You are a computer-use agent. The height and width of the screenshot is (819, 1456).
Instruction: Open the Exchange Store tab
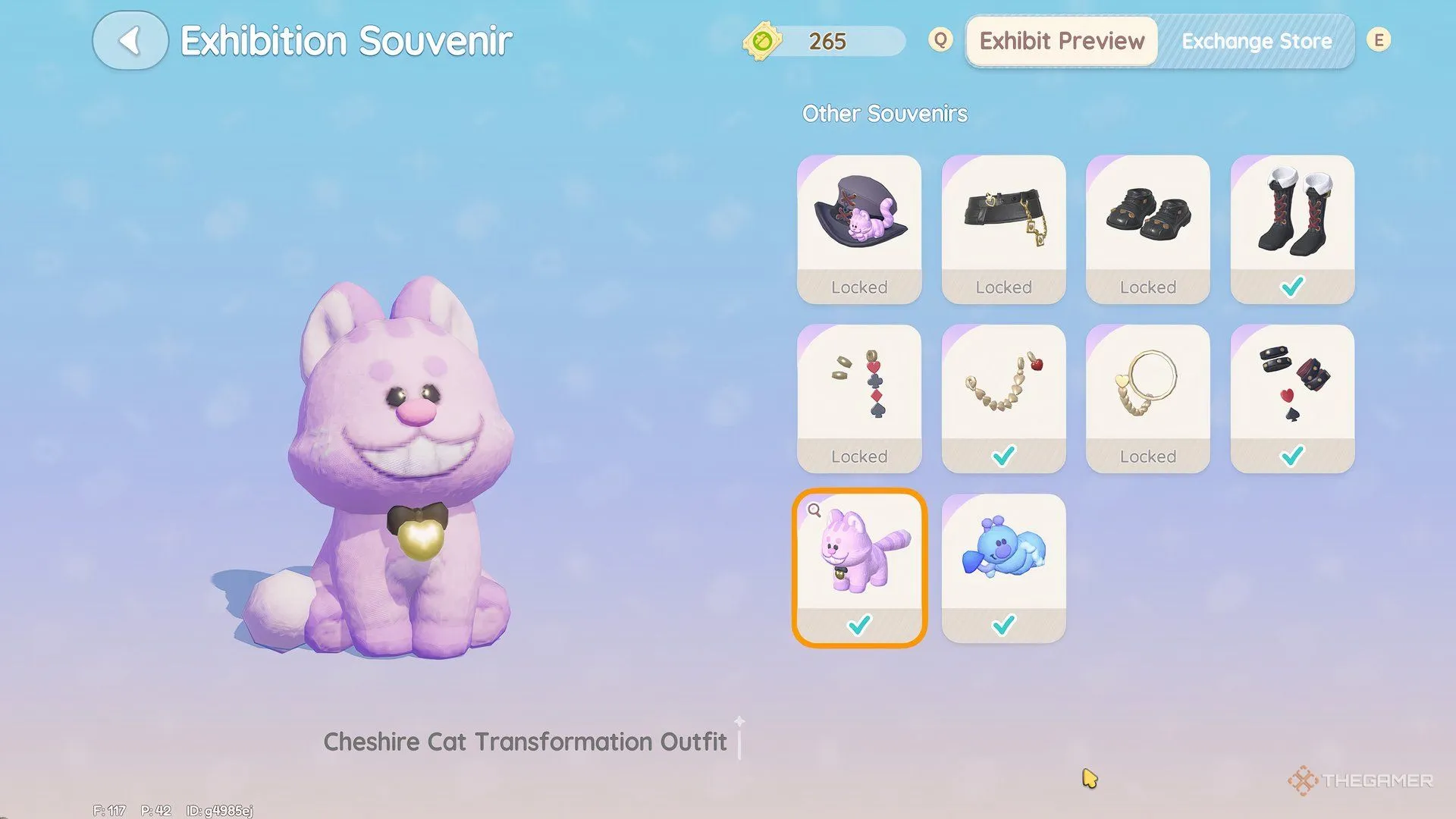point(1256,41)
